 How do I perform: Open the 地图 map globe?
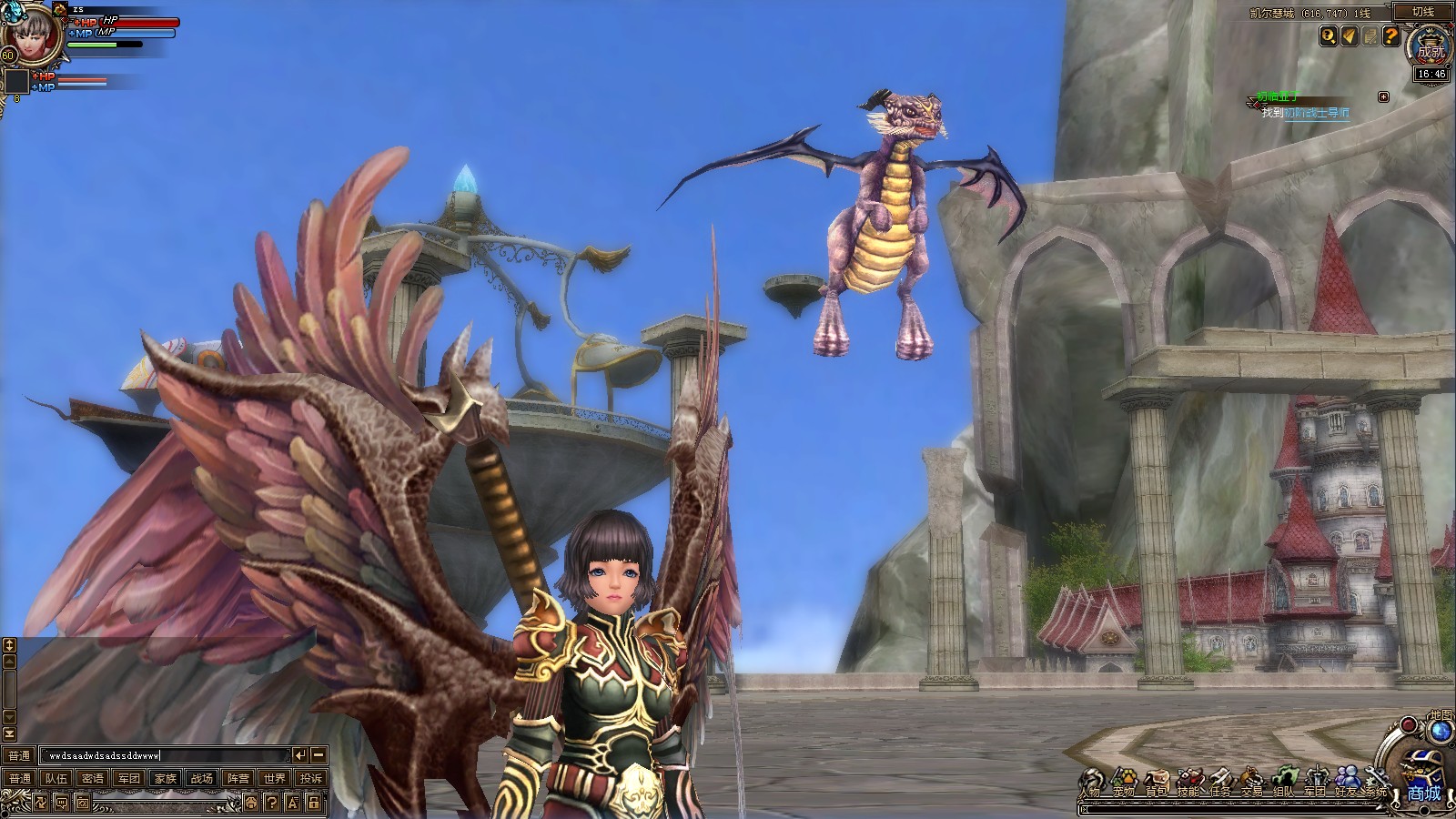pos(1441,730)
